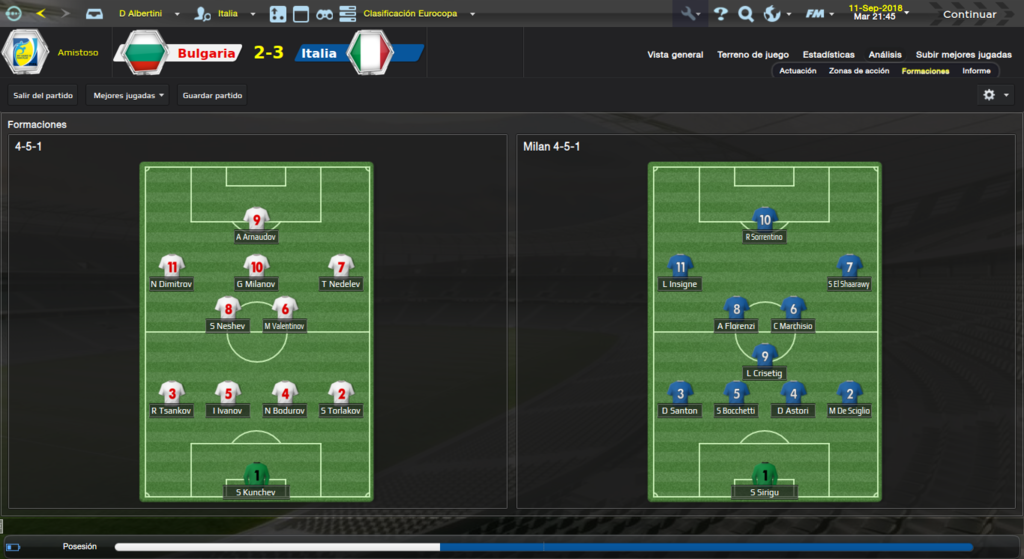The width and height of the screenshot is (1024, 559).
Task: Open the gear settings dropdown
Action: 994,95
